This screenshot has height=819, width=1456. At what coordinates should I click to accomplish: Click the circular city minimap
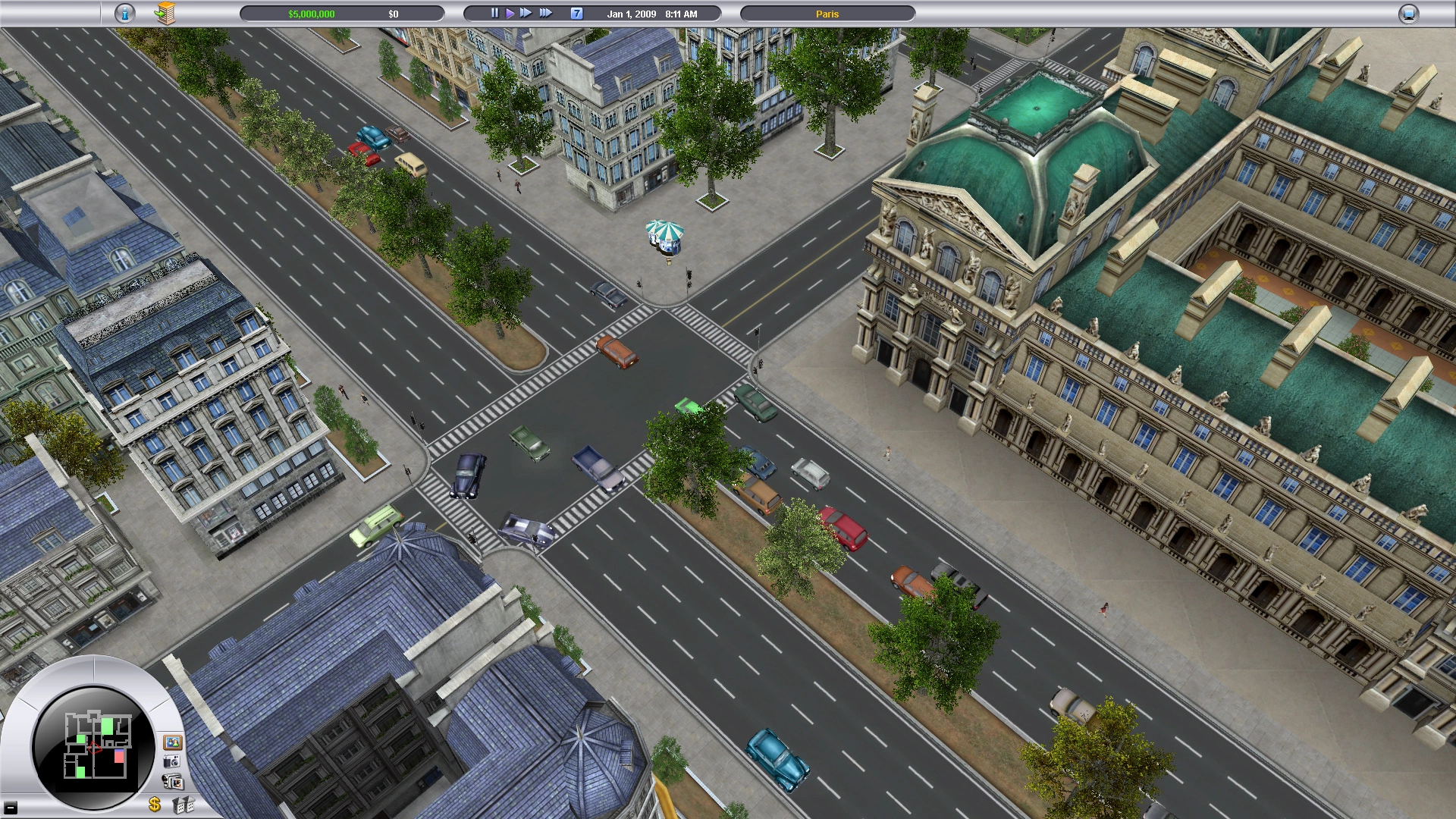coord(94,746)
